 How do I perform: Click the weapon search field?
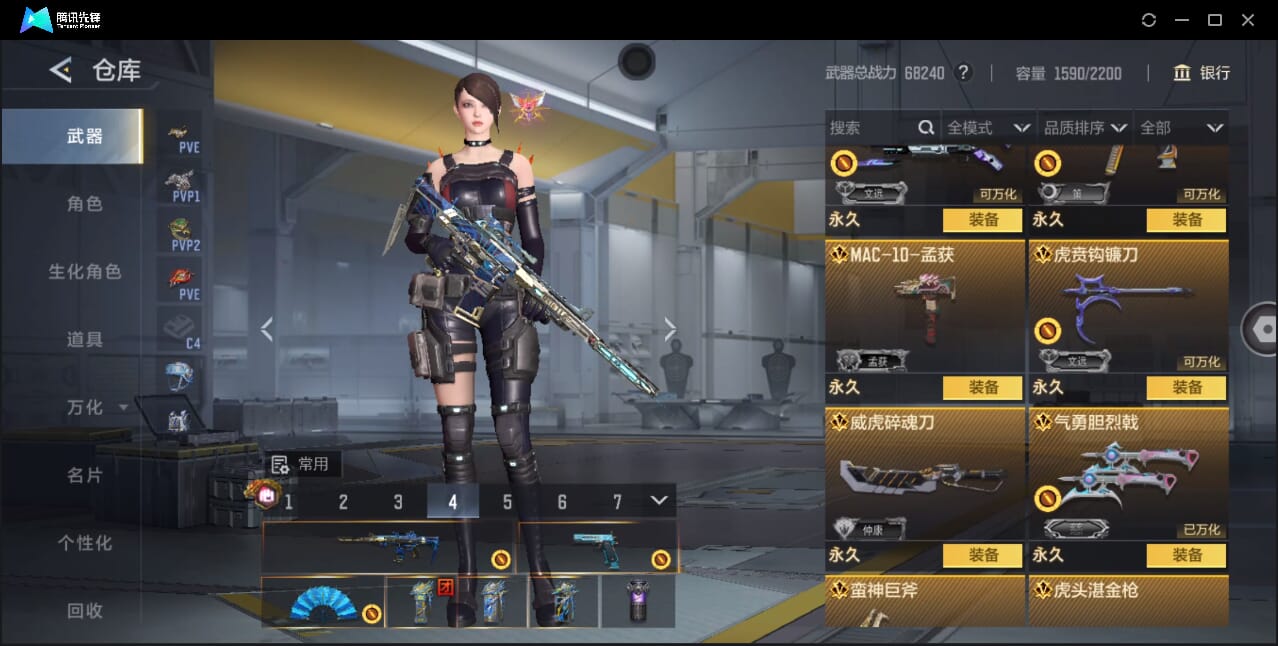(x=872, y=128)
